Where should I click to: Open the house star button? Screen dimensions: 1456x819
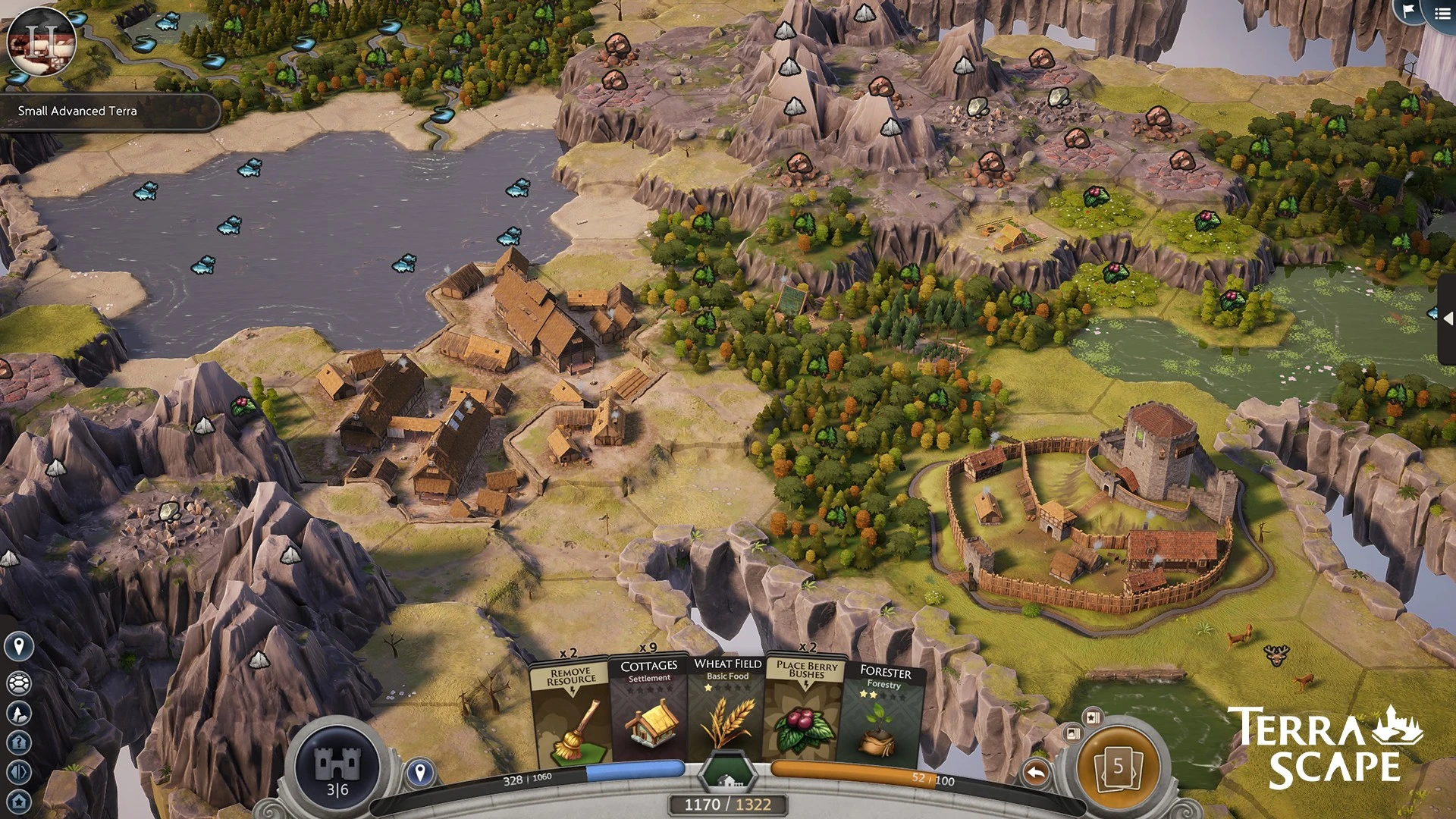click(19, 801)
